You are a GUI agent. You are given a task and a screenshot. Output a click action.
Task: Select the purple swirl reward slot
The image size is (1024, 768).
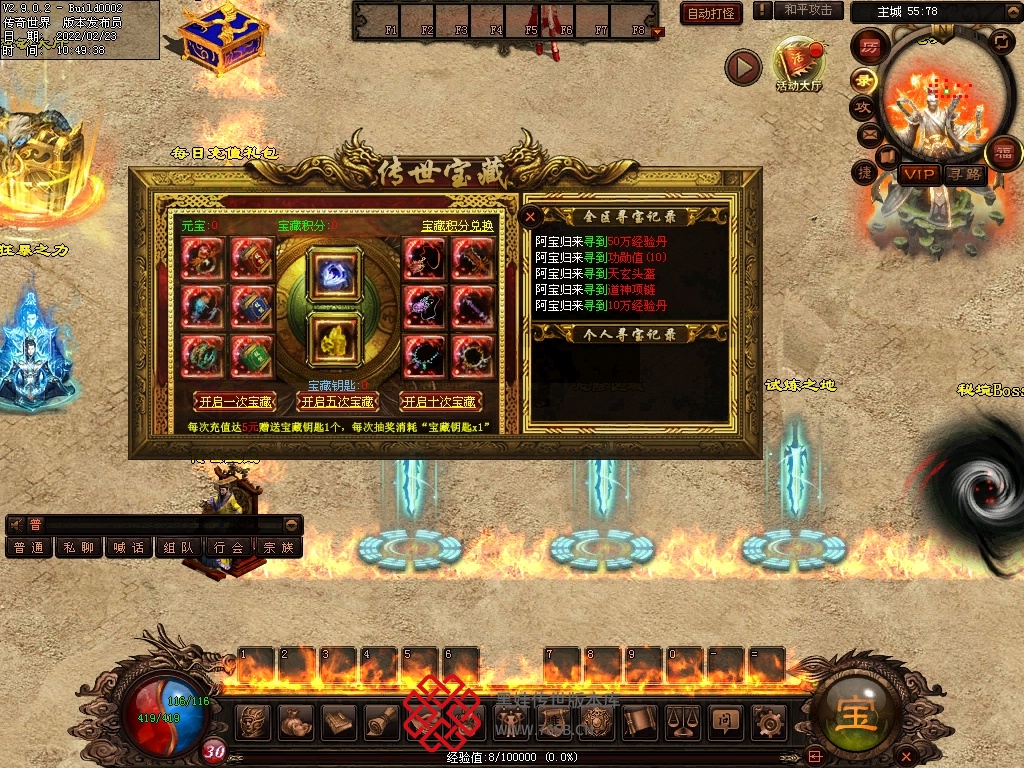point(333,273)
